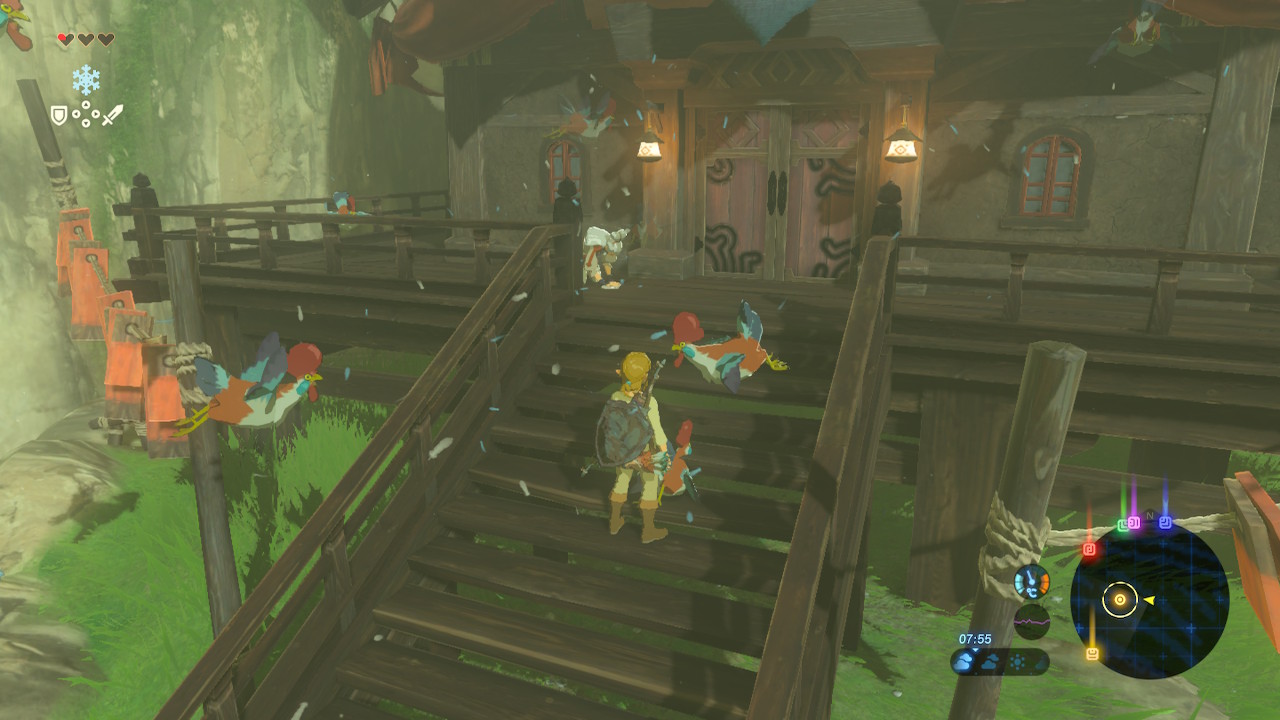Click the temperature gauge dial
This screenshot has height=720, width=1280.
1031,583
